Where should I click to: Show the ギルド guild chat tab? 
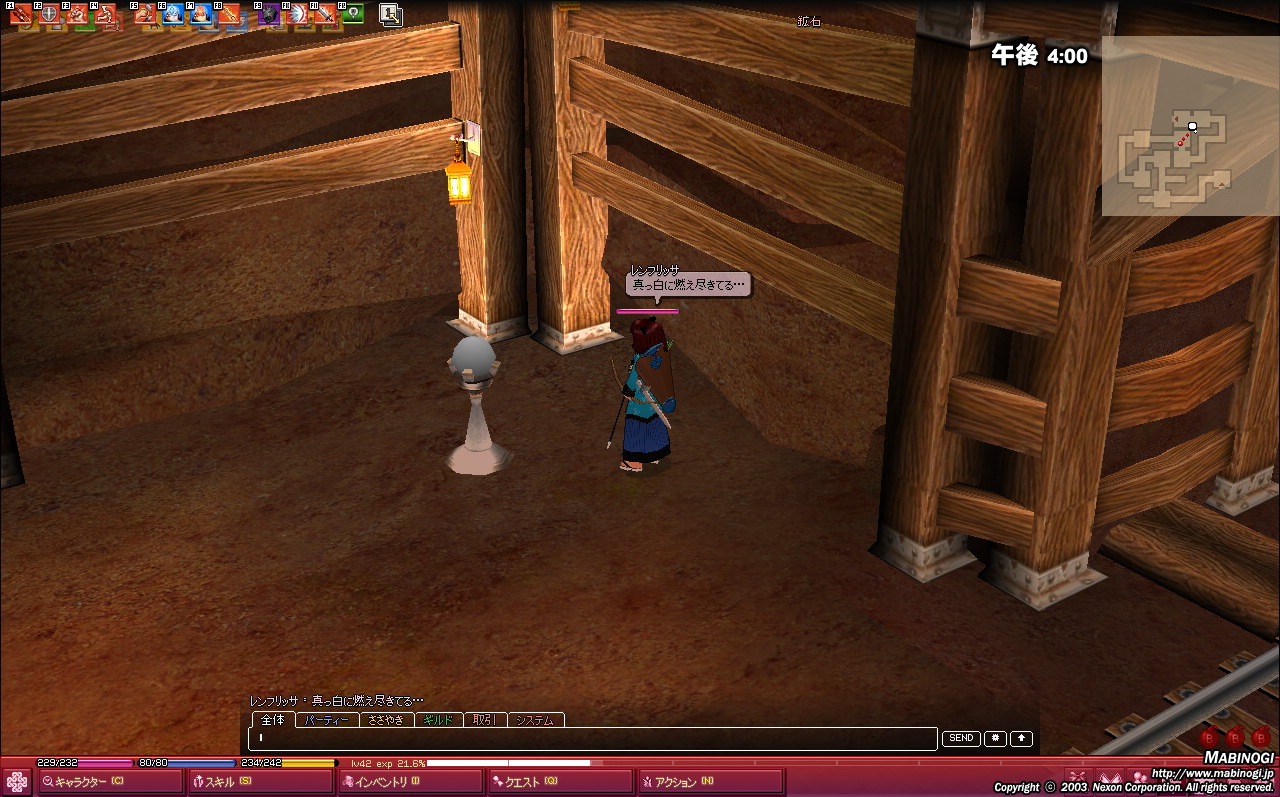[438, 720]
